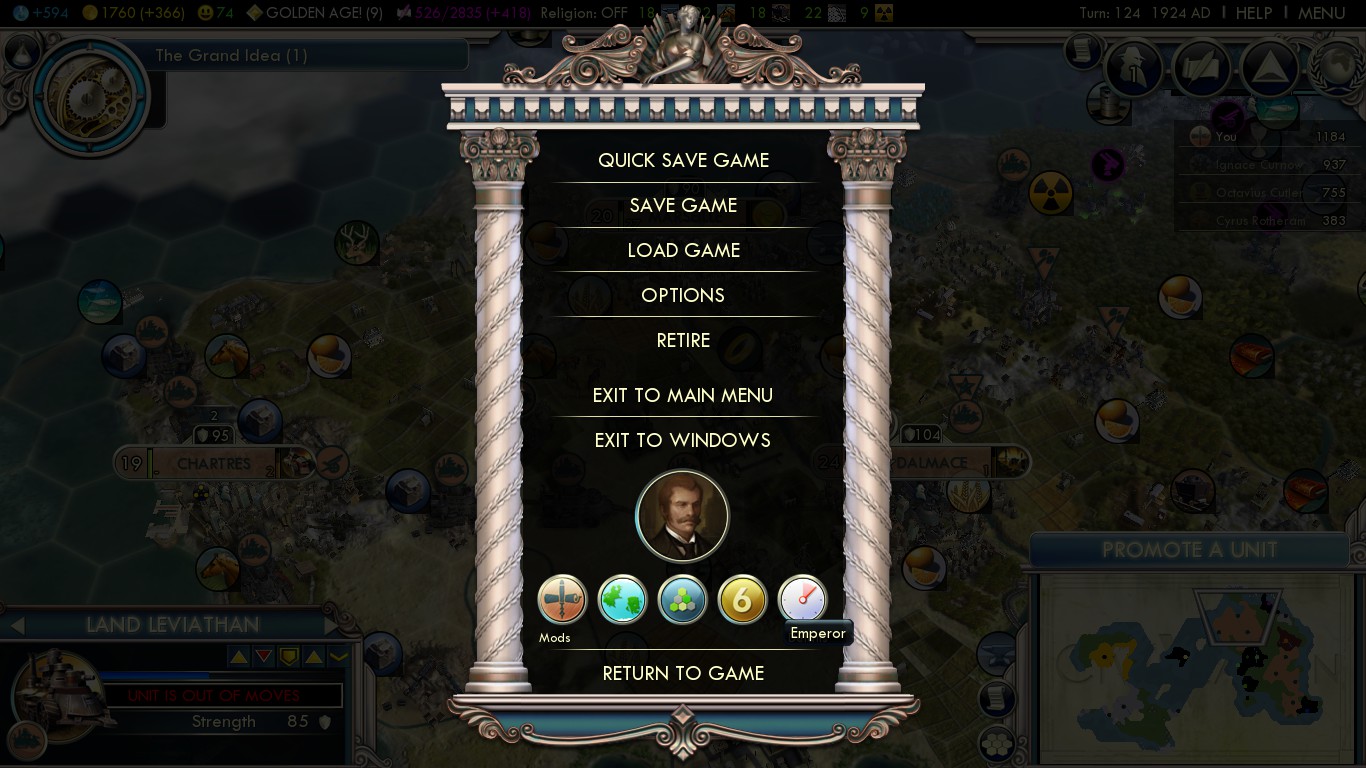Choose Retire from the pause menu
The height and width of the screenshot is (768, 1366).
pyautogui.click(x=683, y=340)
